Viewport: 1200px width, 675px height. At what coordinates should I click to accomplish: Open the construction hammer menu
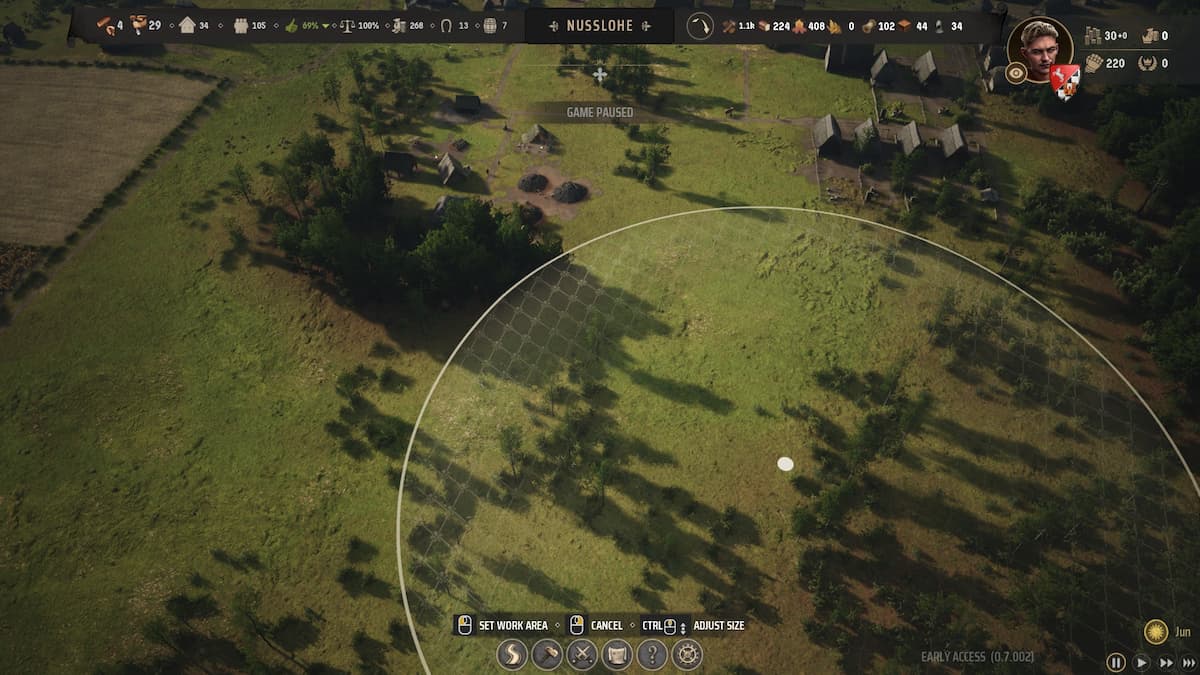[x=547, y=655]
